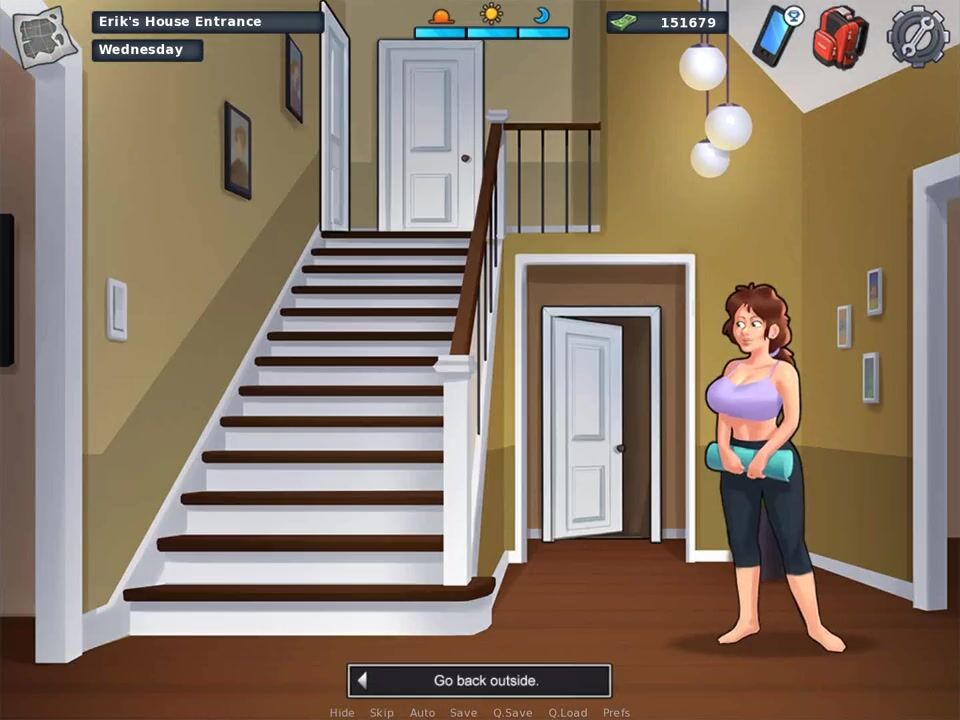This screenshot has height=720, width=960.
Task: Open Prefs preferences
Action: [616, 713]
